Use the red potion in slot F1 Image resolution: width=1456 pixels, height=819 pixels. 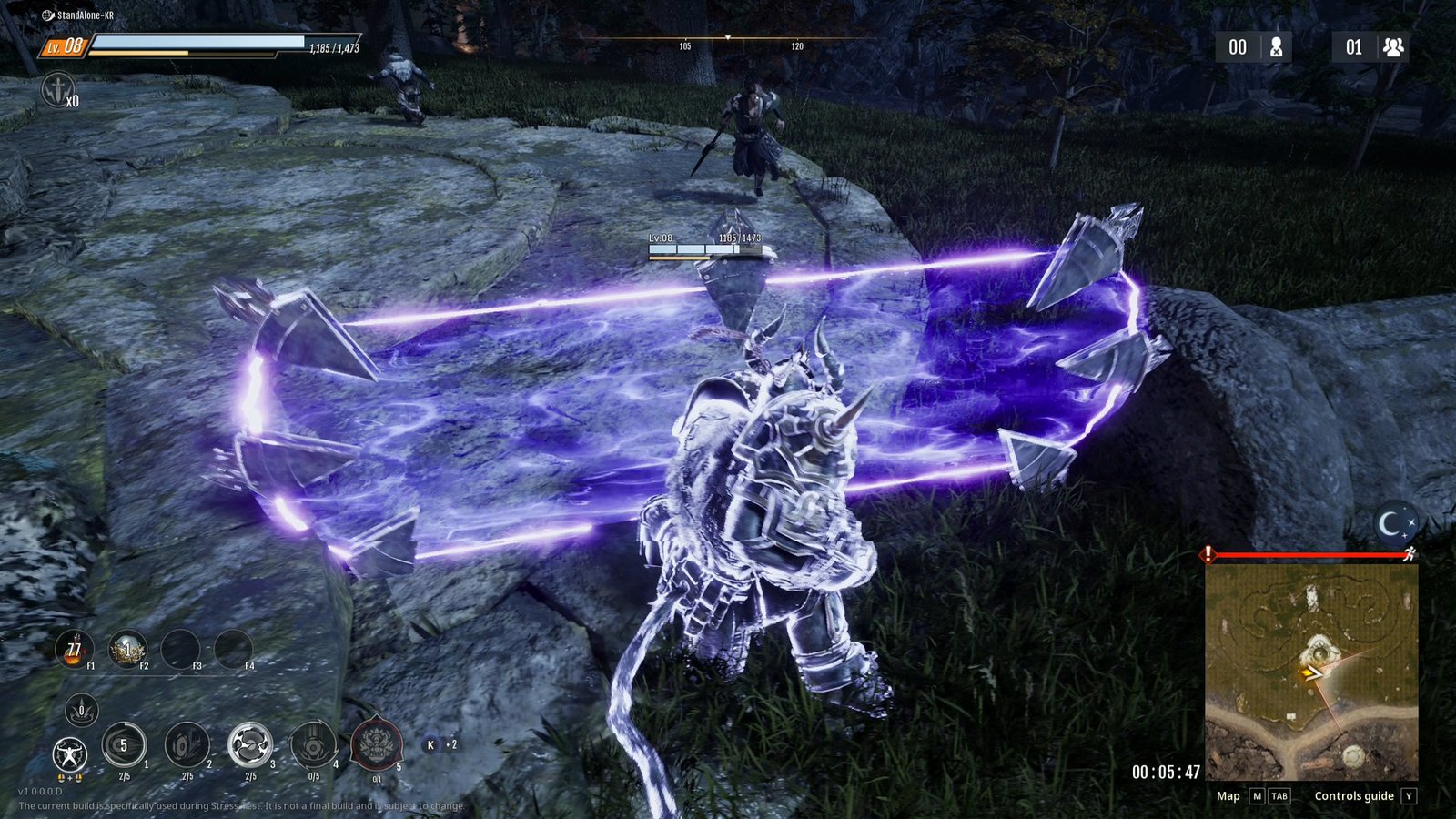[74, 650]
